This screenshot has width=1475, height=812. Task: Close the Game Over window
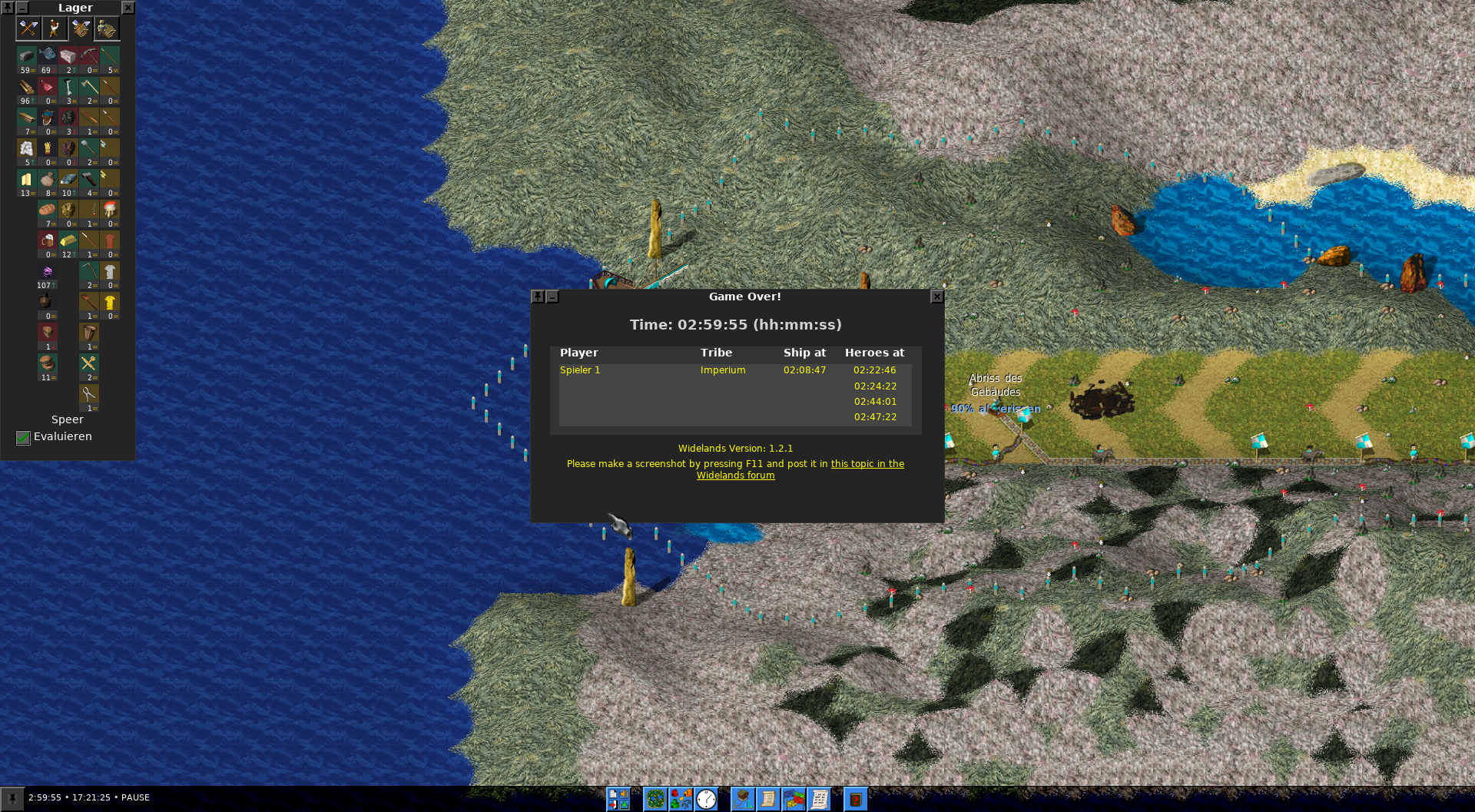click(936, 297)
